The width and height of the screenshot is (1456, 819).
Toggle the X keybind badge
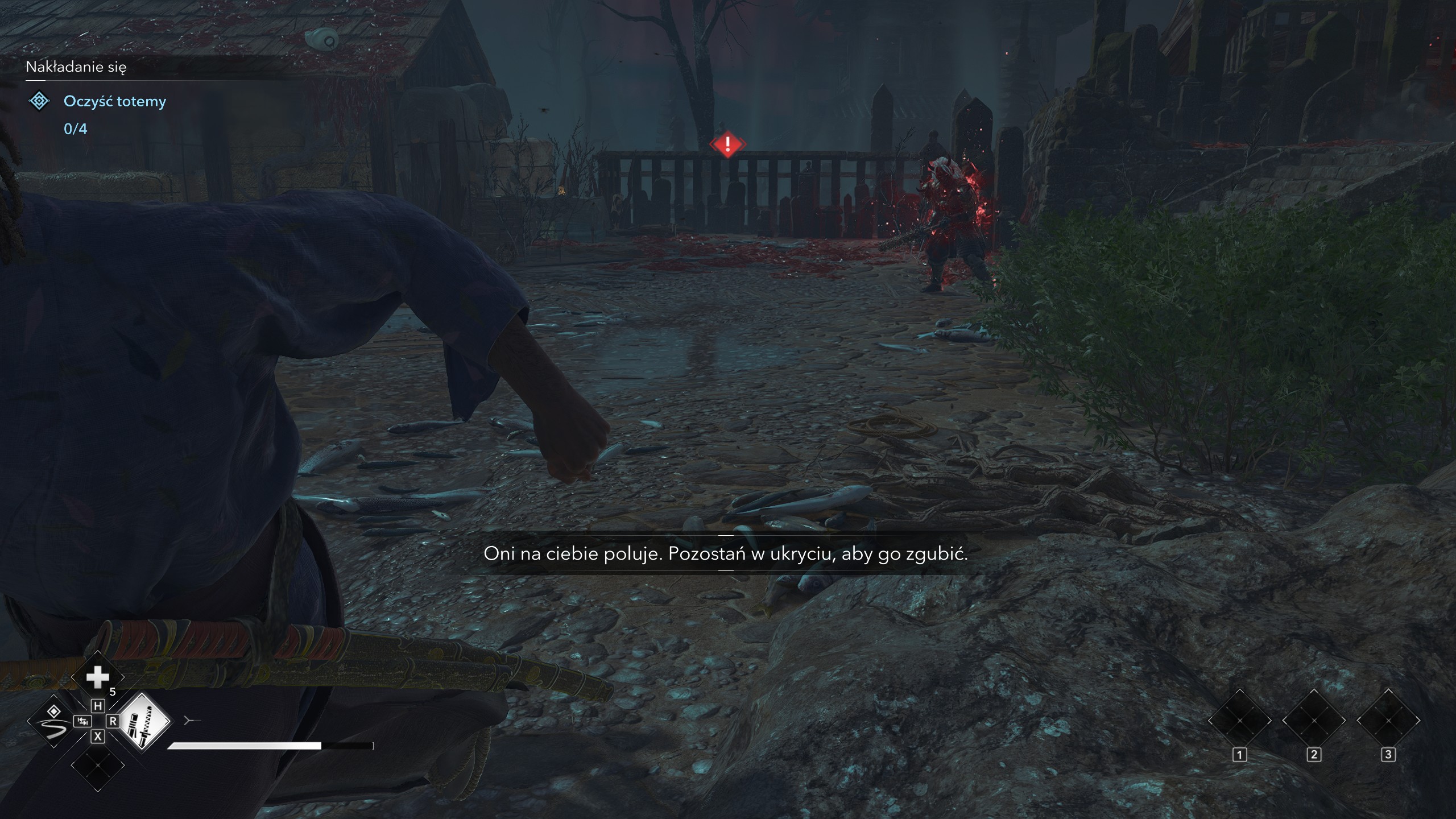98,737
